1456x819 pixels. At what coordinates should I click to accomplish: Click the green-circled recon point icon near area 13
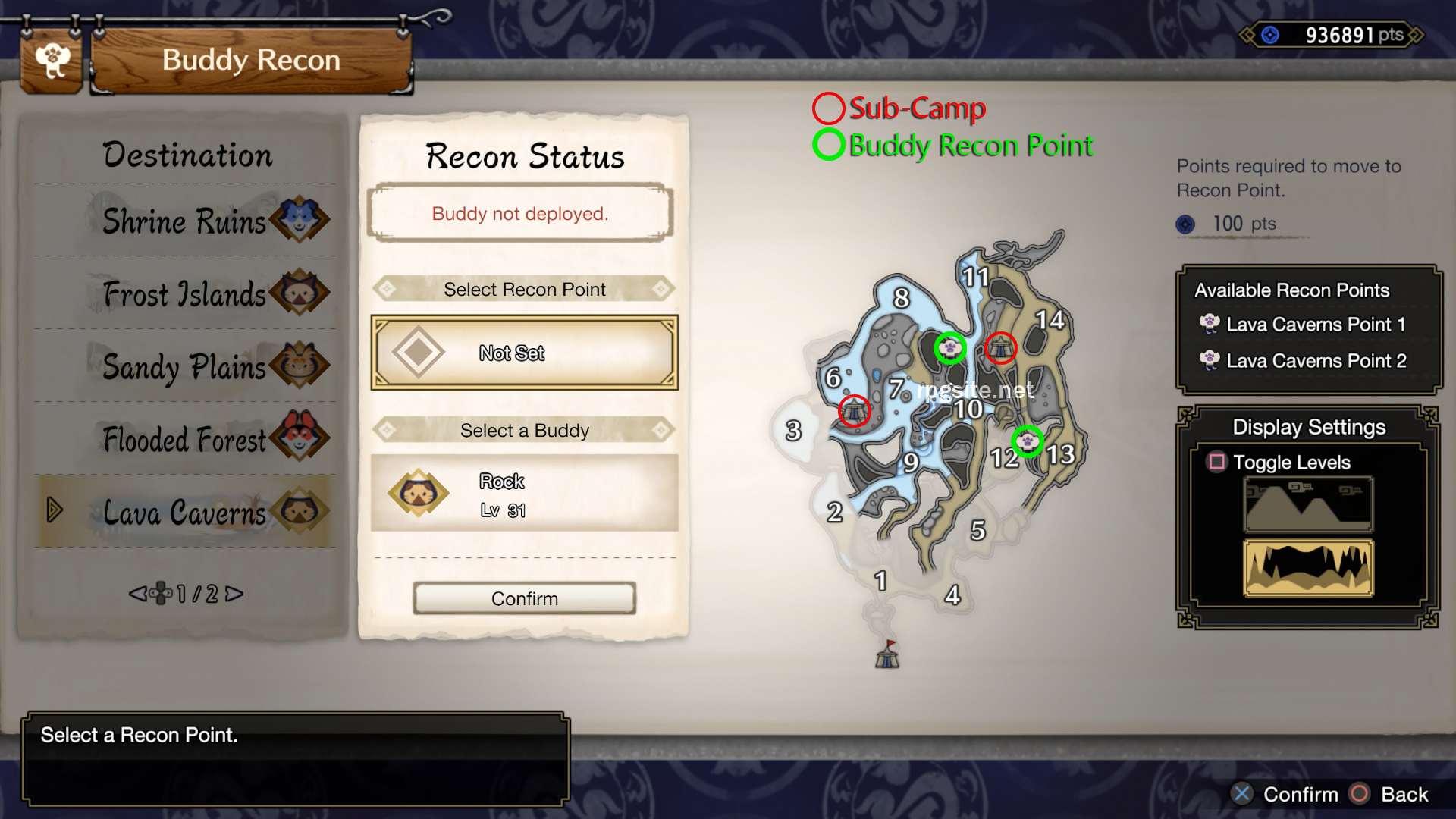1028,440
